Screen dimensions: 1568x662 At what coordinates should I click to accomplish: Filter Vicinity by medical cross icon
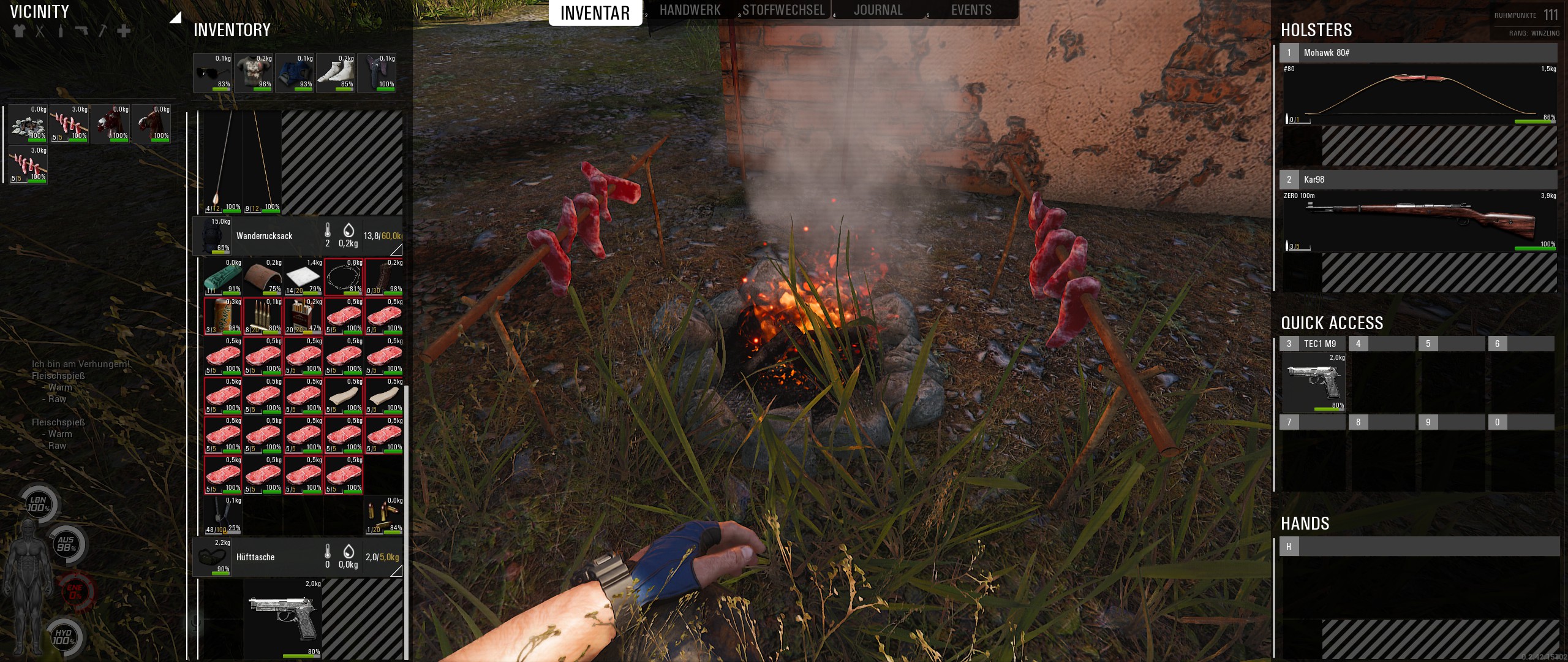click(x=124, y=31)
